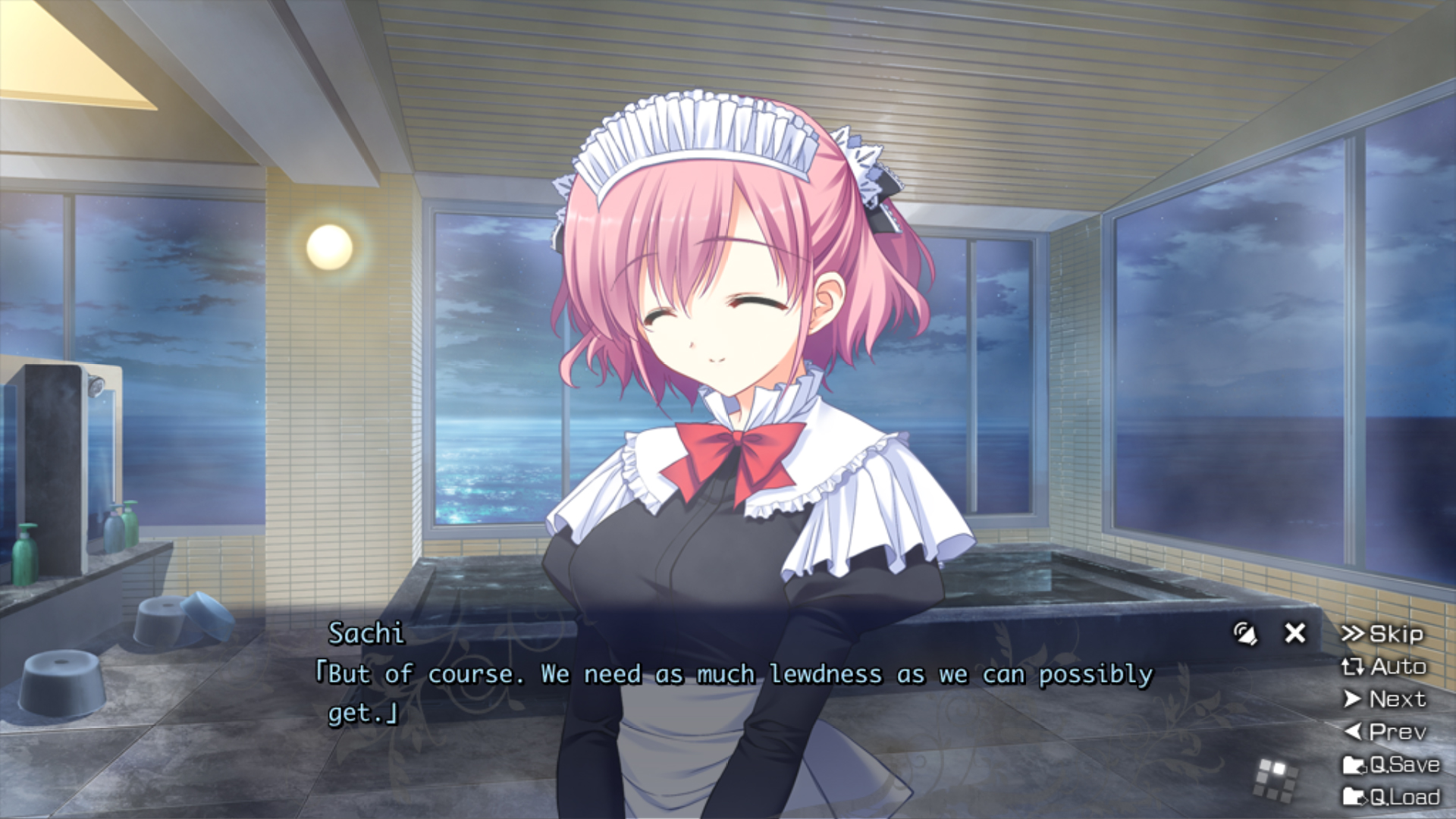Open the menu grid icon

pyautogui.click(x=1276, y=779)
